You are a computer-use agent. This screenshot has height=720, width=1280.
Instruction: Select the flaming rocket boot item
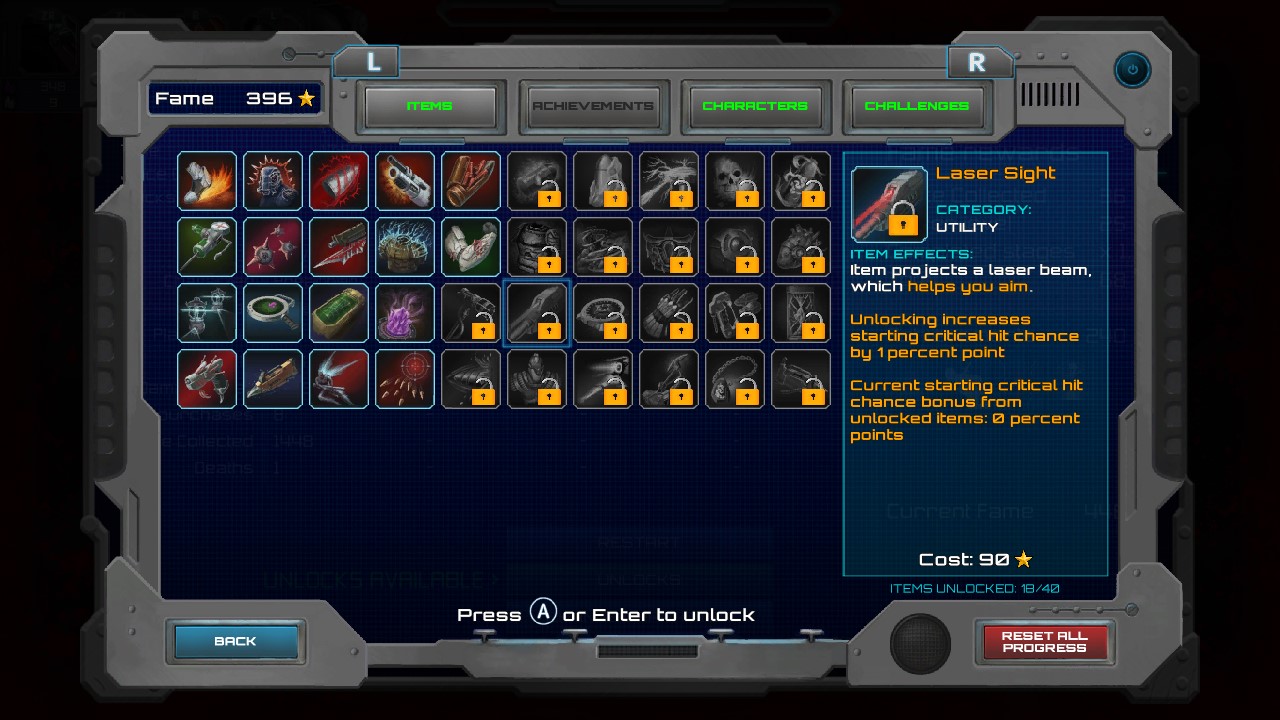(x=207, y=181)
